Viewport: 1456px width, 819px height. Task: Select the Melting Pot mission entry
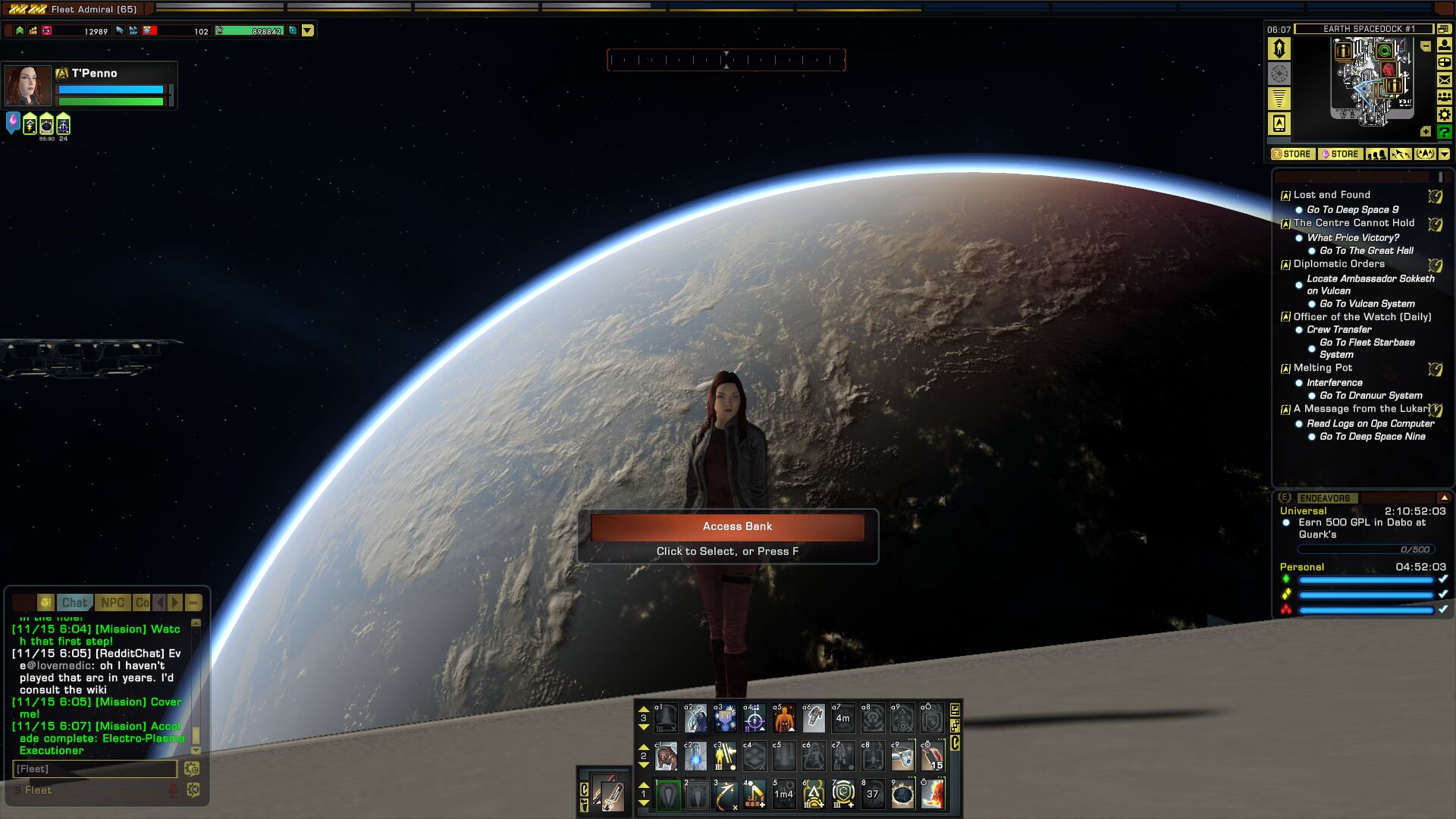coord(1323,368)
